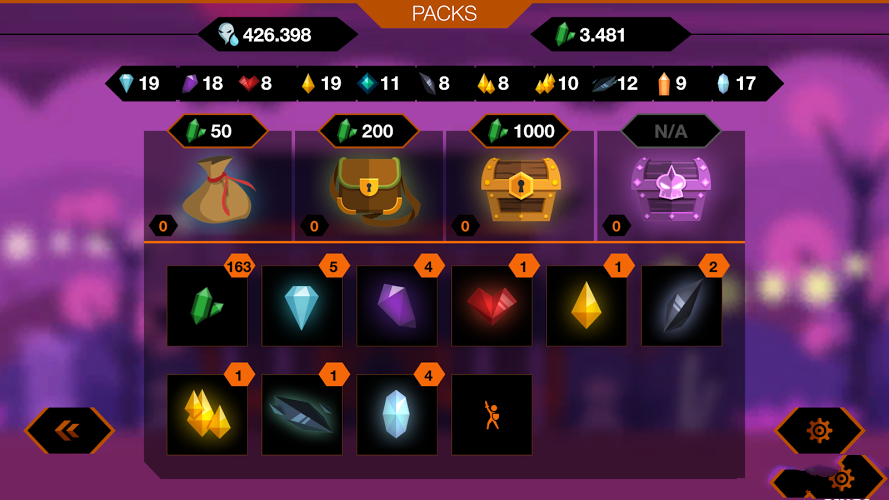Choose the gold crystal cluster reward tile
The height and width of the screenshot is (500, 889).
click(207, 415)
